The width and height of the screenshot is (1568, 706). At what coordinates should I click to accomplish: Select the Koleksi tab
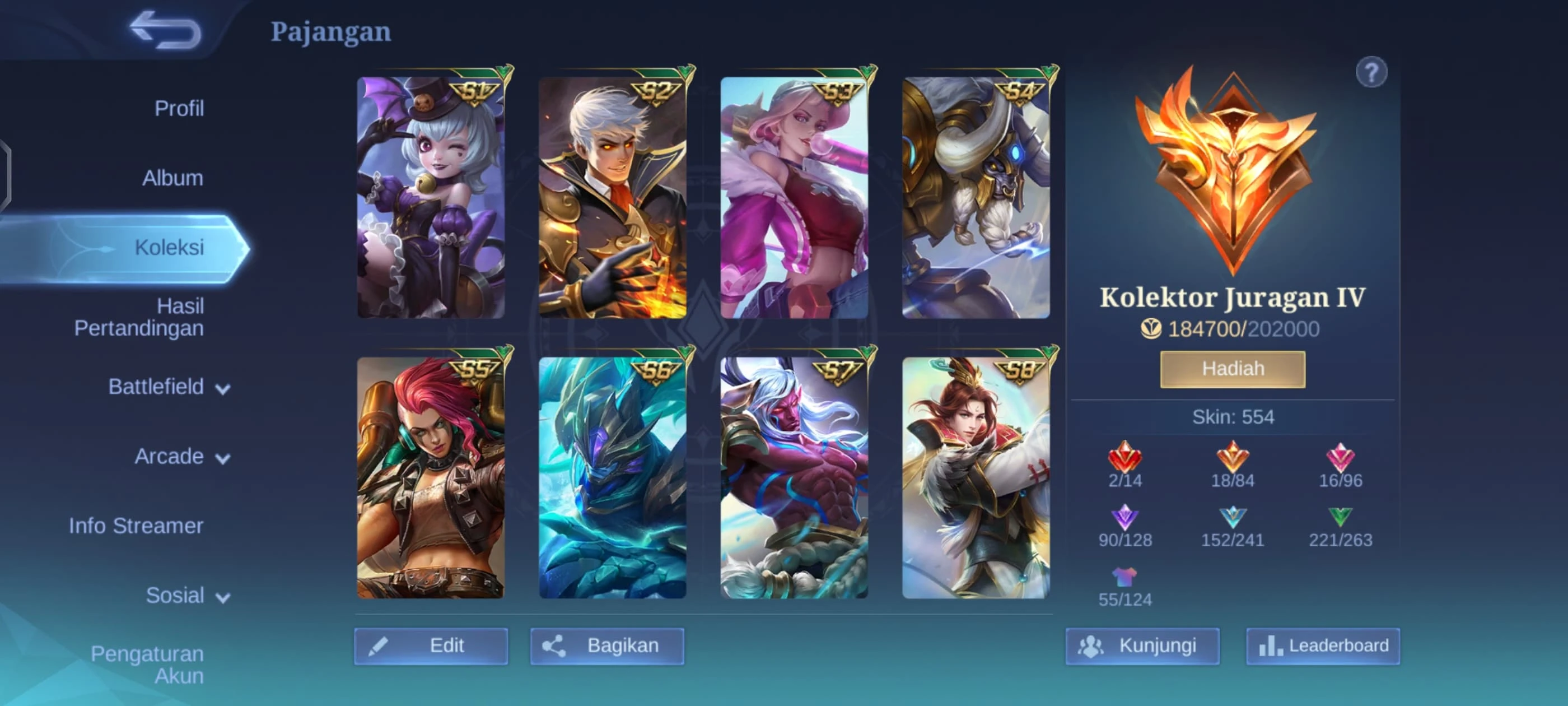(x=169, y=247)
